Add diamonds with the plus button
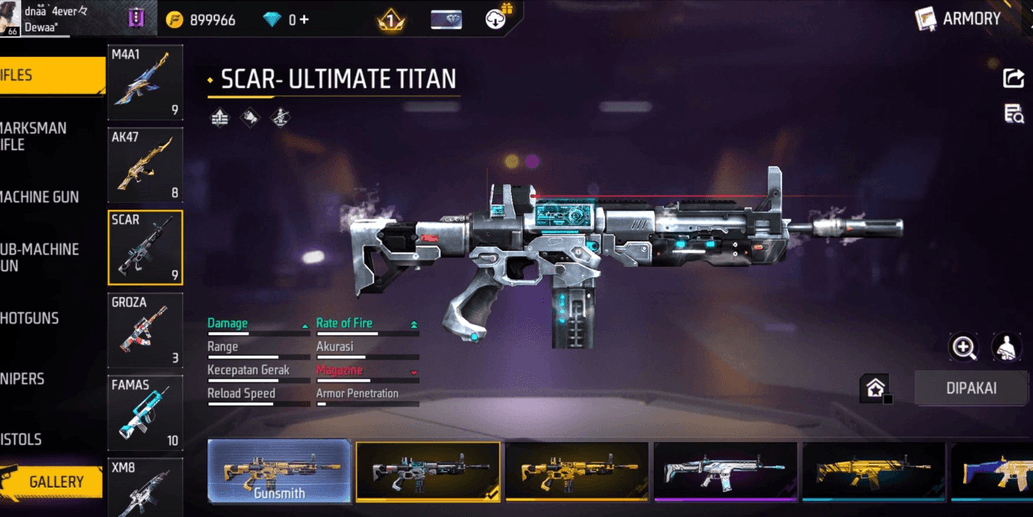The height and width of the screenshot is (517, 1033). 304,19
